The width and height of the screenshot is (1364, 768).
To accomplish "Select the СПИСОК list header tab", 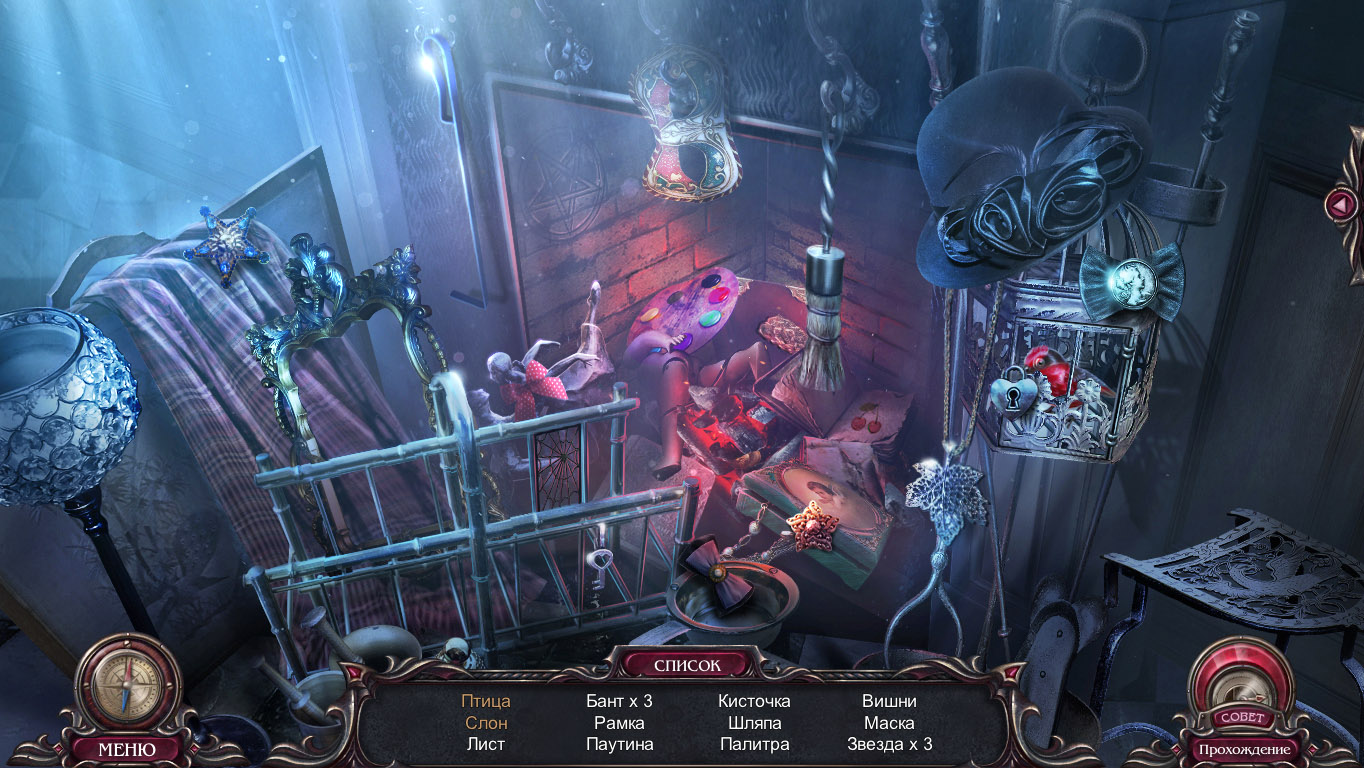I will [x=686, y=664].
